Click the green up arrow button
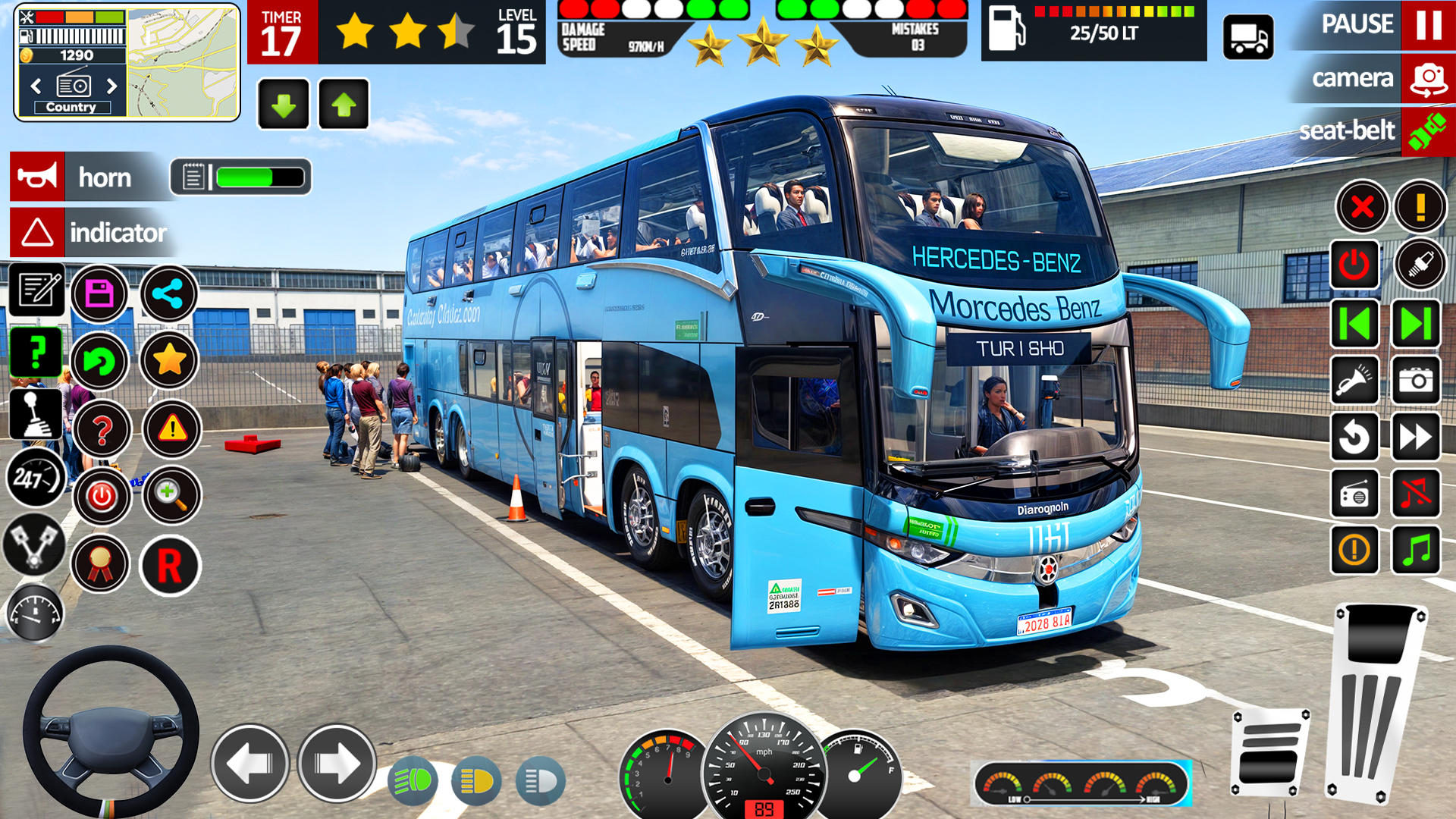Screen dimensions: 1456x819 (344, 105)
